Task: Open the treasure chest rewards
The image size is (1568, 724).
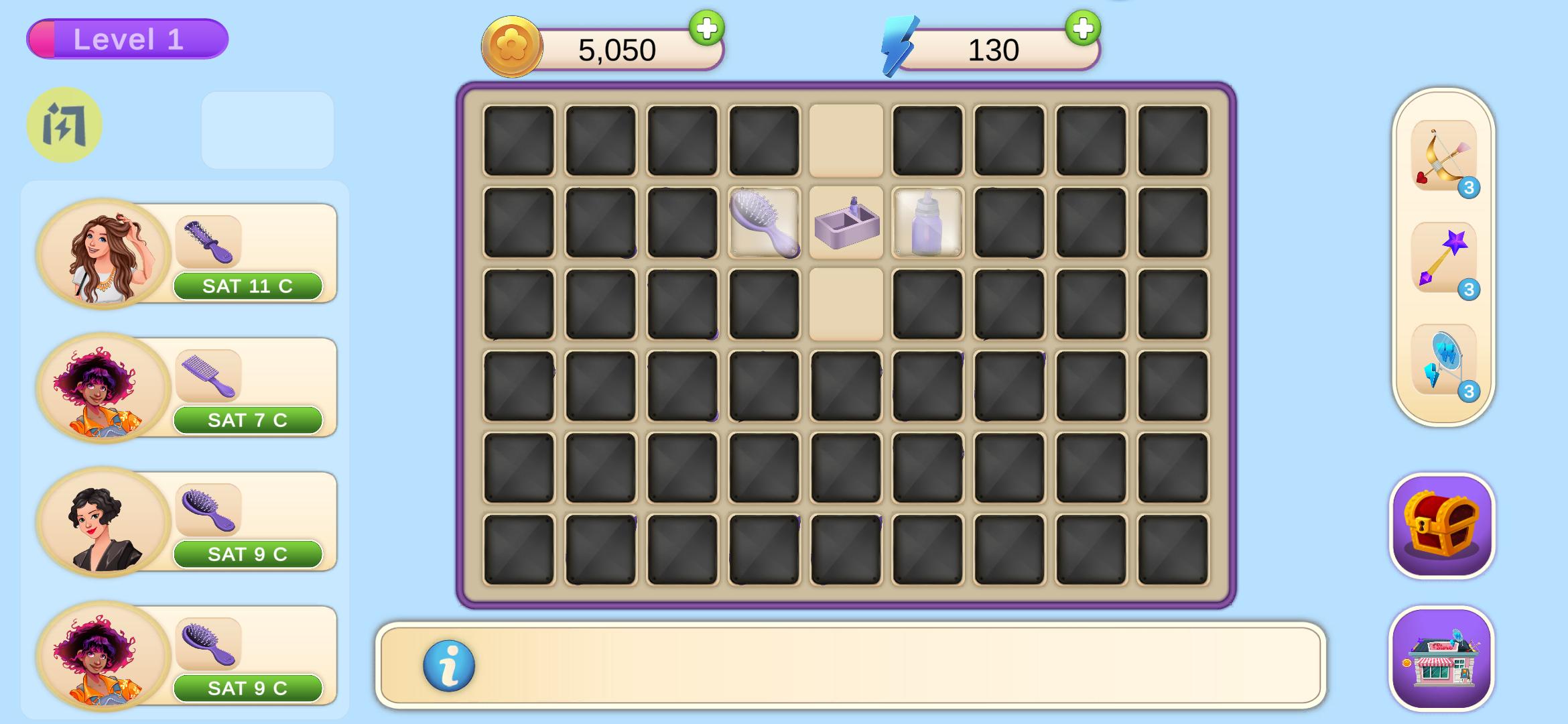Action: click(1442, 526)
